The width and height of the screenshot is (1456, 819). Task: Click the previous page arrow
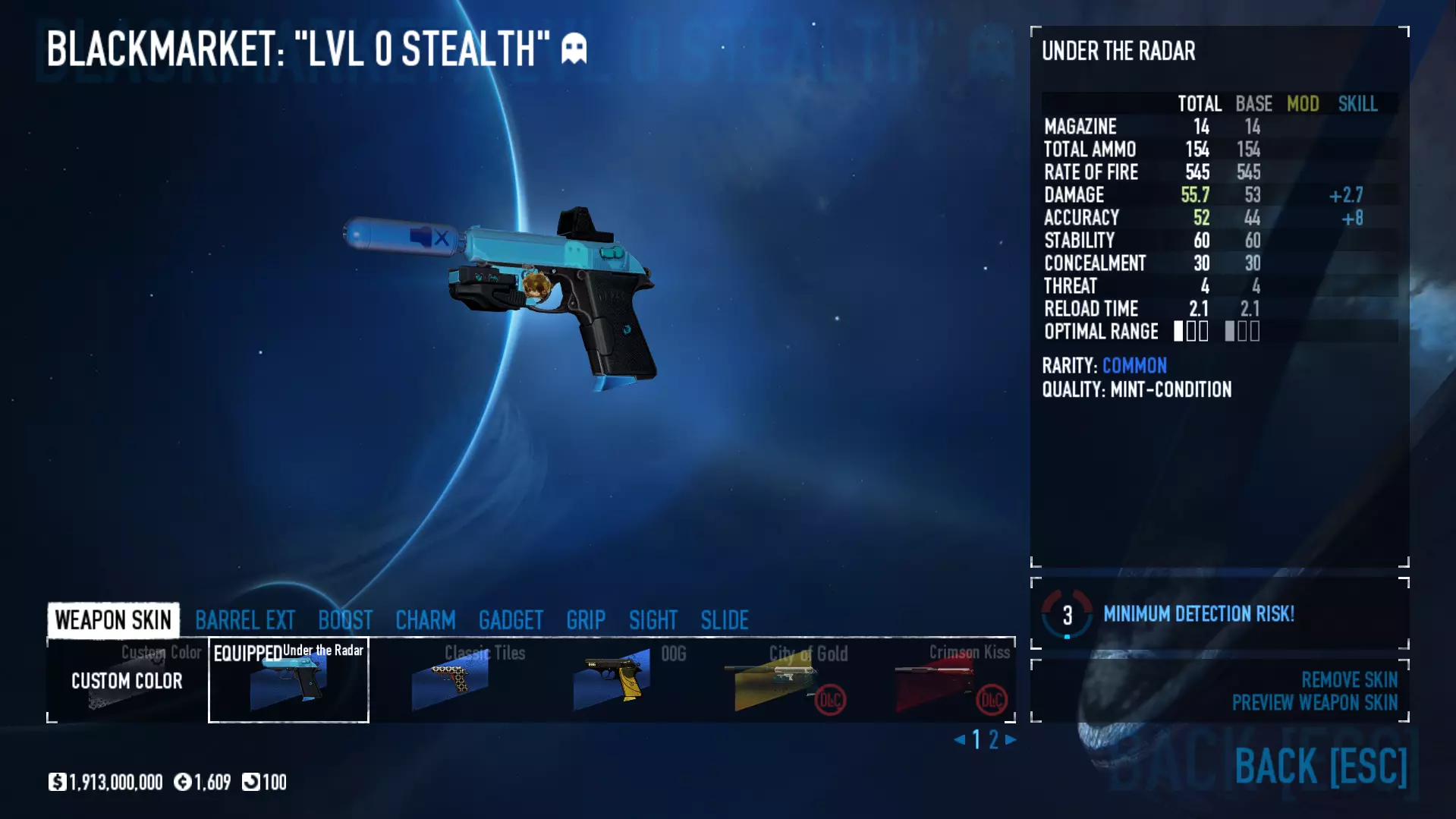(x=960, y=739)
